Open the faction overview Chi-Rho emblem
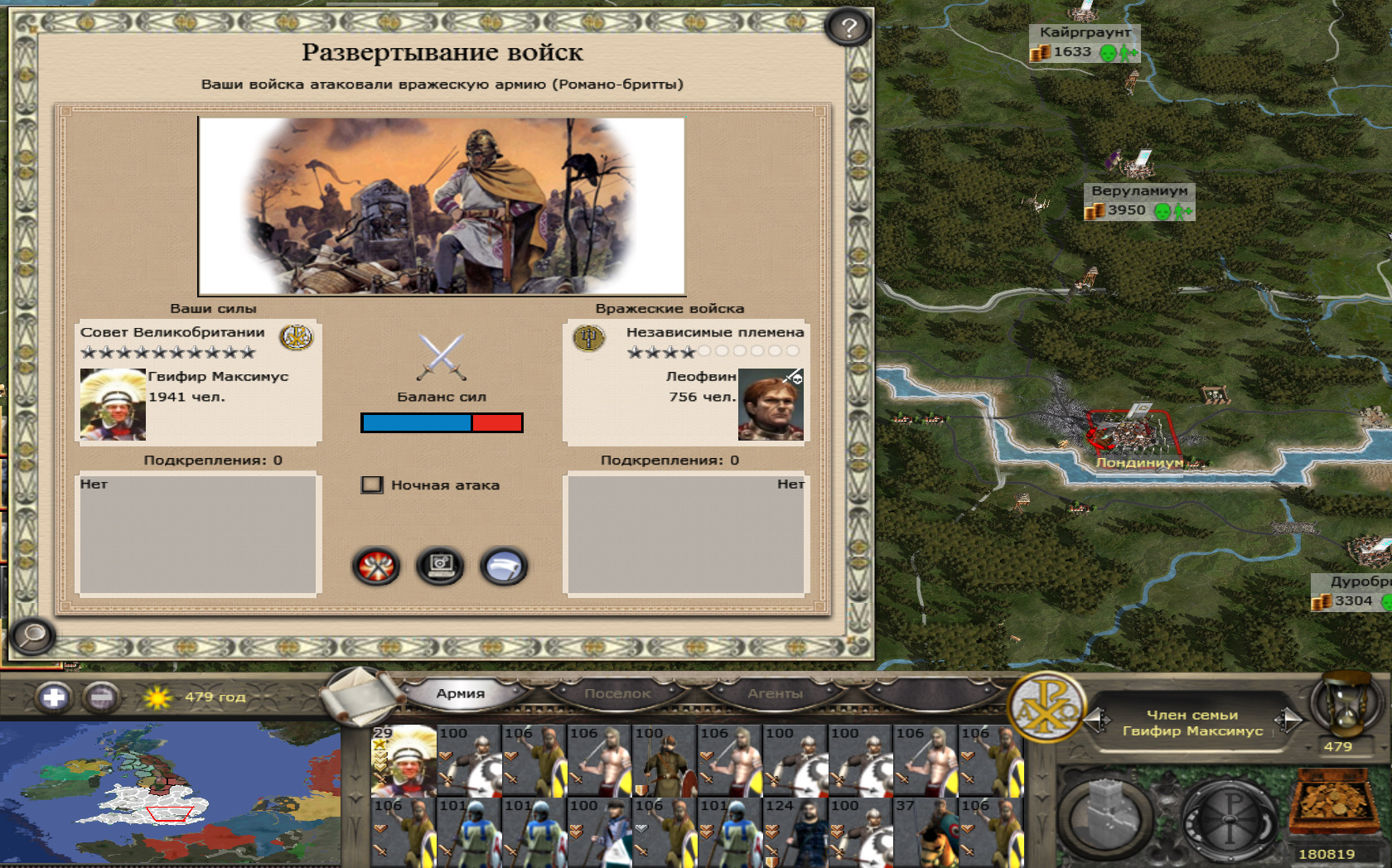Viewport: 1392px width, 868px height. (1046, 709)
